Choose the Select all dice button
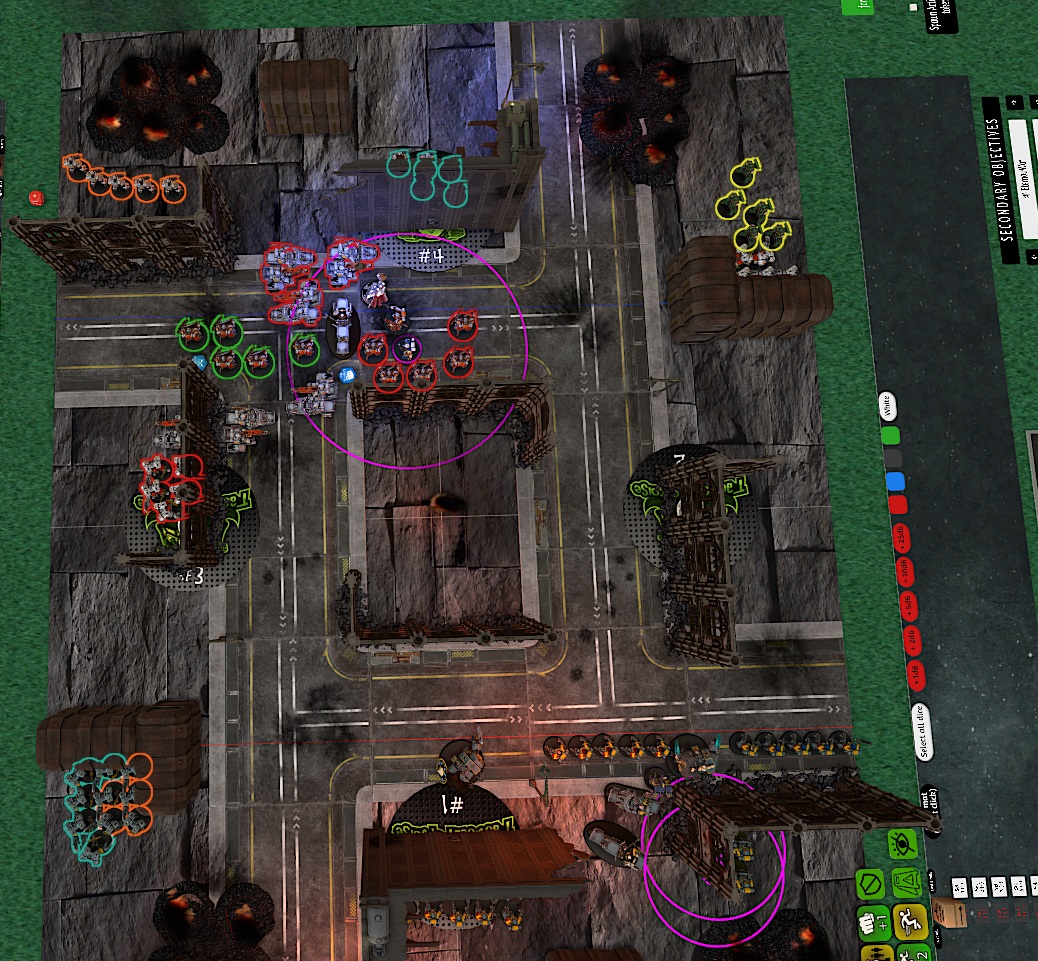1038x961 pixels. 921,732
